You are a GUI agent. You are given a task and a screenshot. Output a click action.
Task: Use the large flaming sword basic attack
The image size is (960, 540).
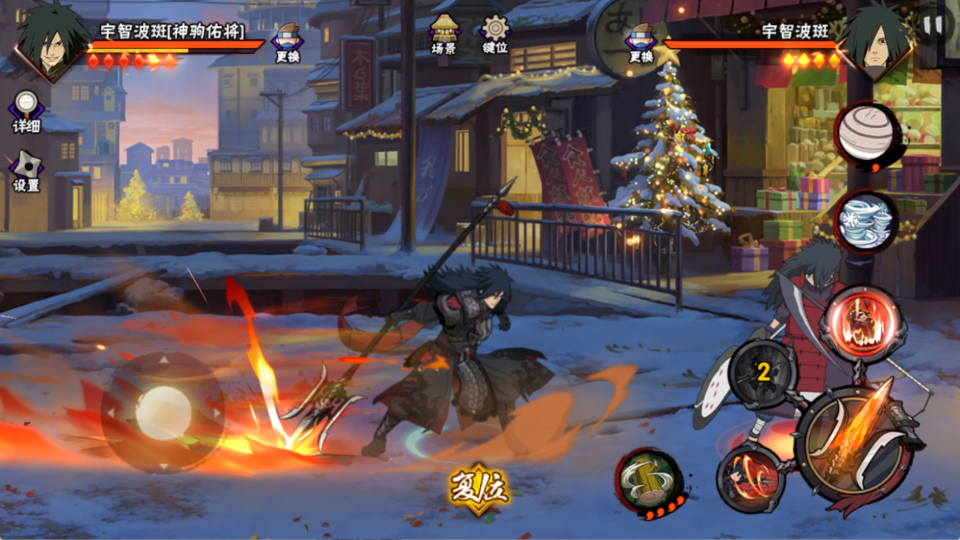853,442
